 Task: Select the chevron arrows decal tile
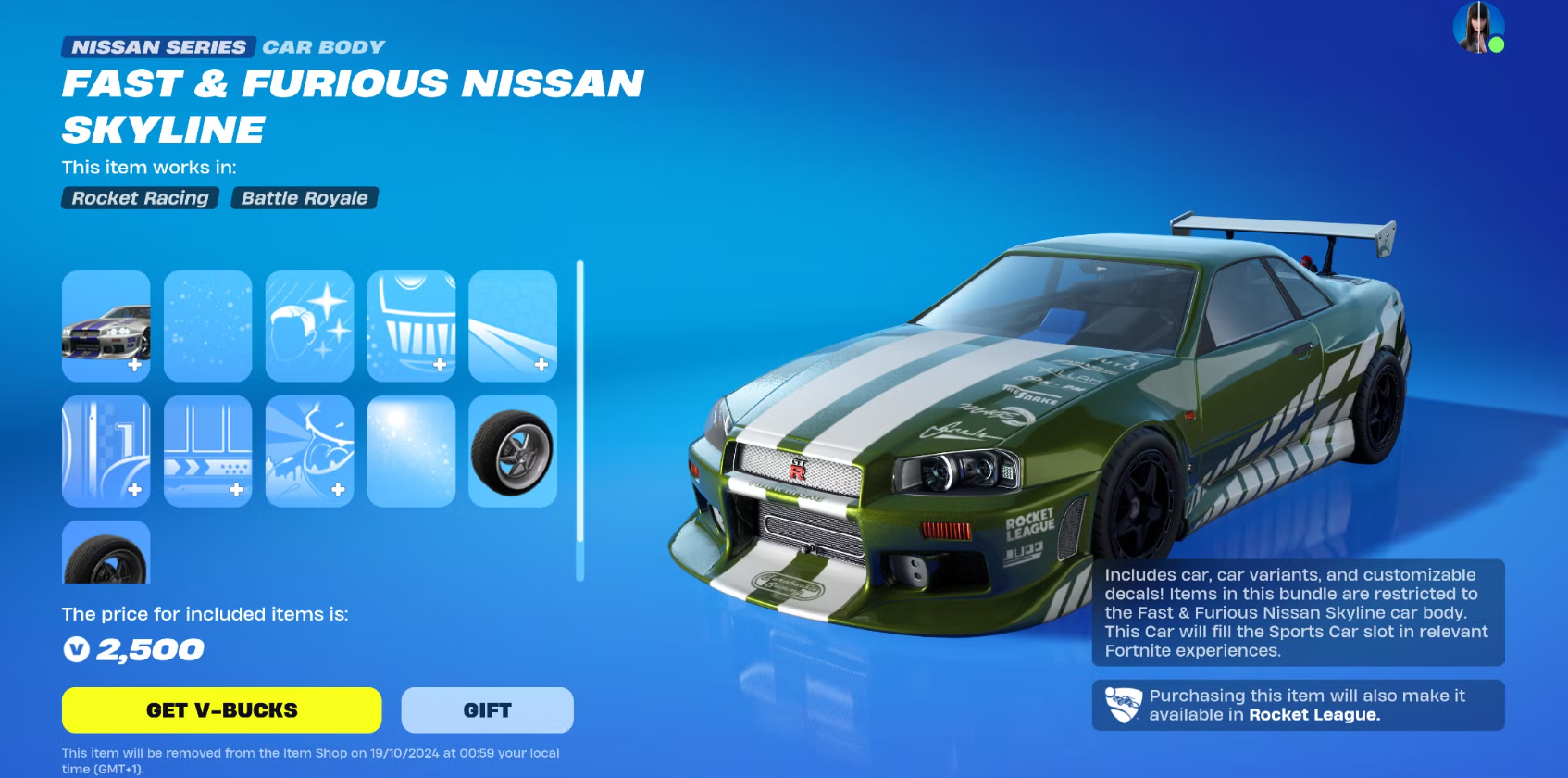(x=208, y=451)
